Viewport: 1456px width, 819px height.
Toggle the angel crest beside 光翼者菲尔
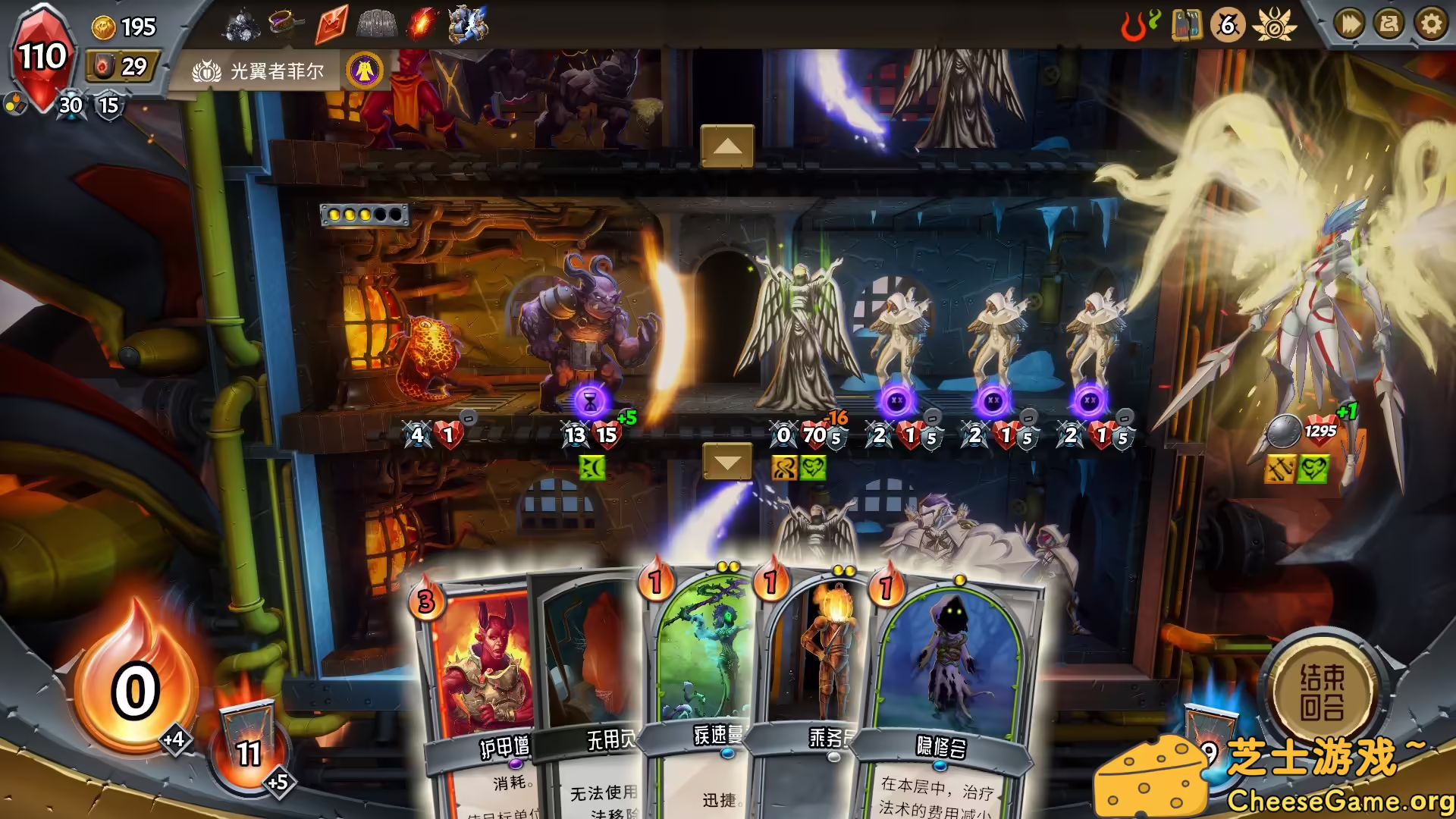point(365,71)
